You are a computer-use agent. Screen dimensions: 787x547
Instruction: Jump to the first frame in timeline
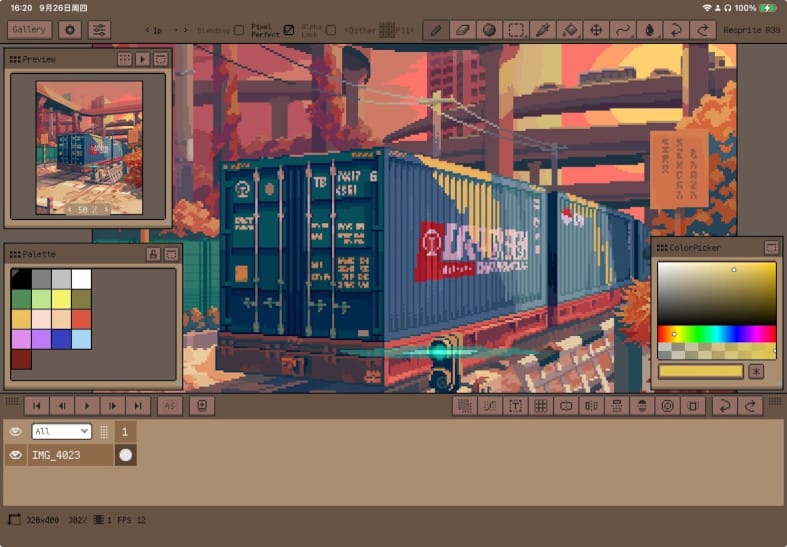(x=36, y=405)
